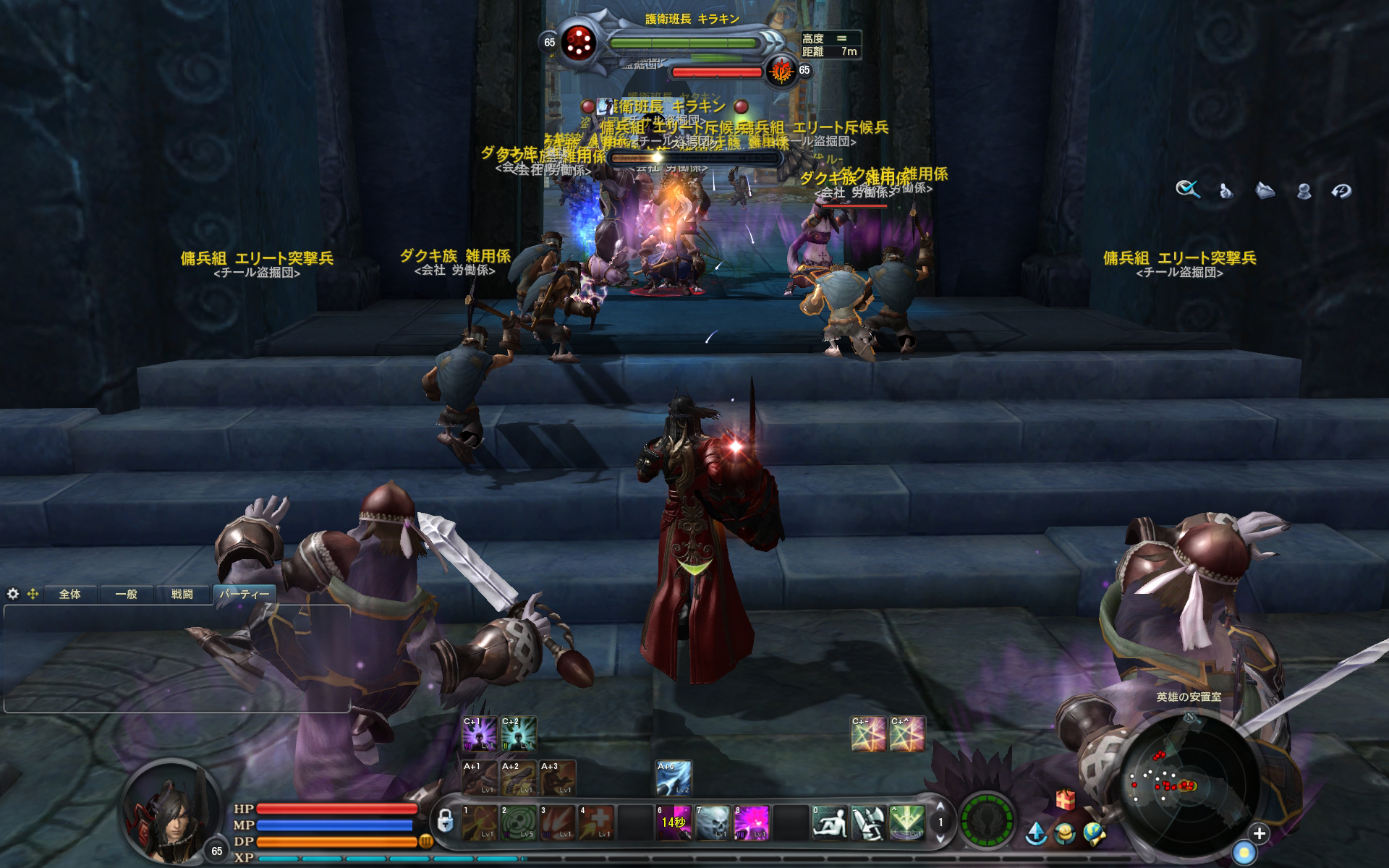Use the white cross skill in slot 4
Viewport: 1389px width, 868px height.
(x=597, y=822)
